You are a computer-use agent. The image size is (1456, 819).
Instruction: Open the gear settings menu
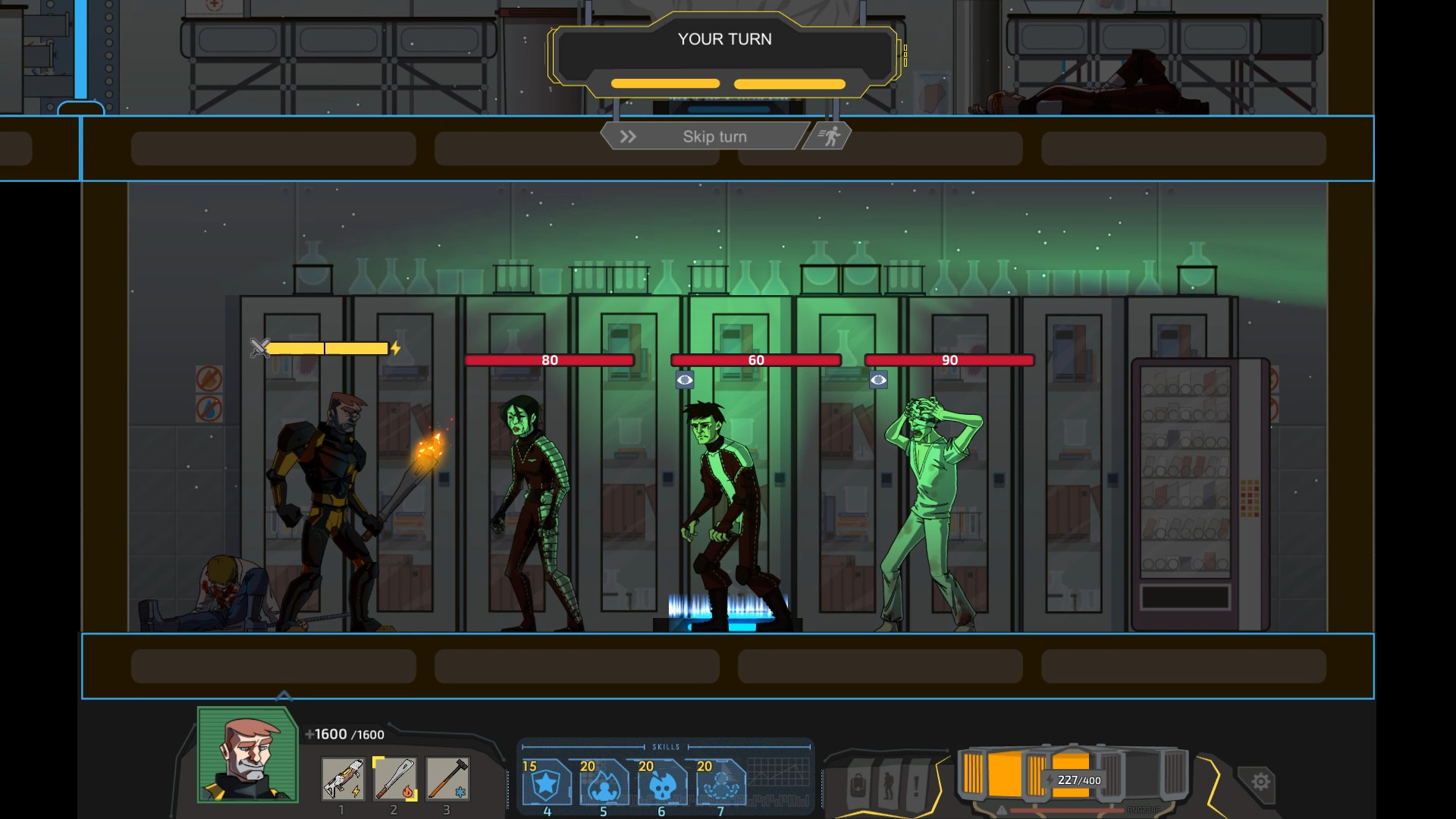(1260, 781)
